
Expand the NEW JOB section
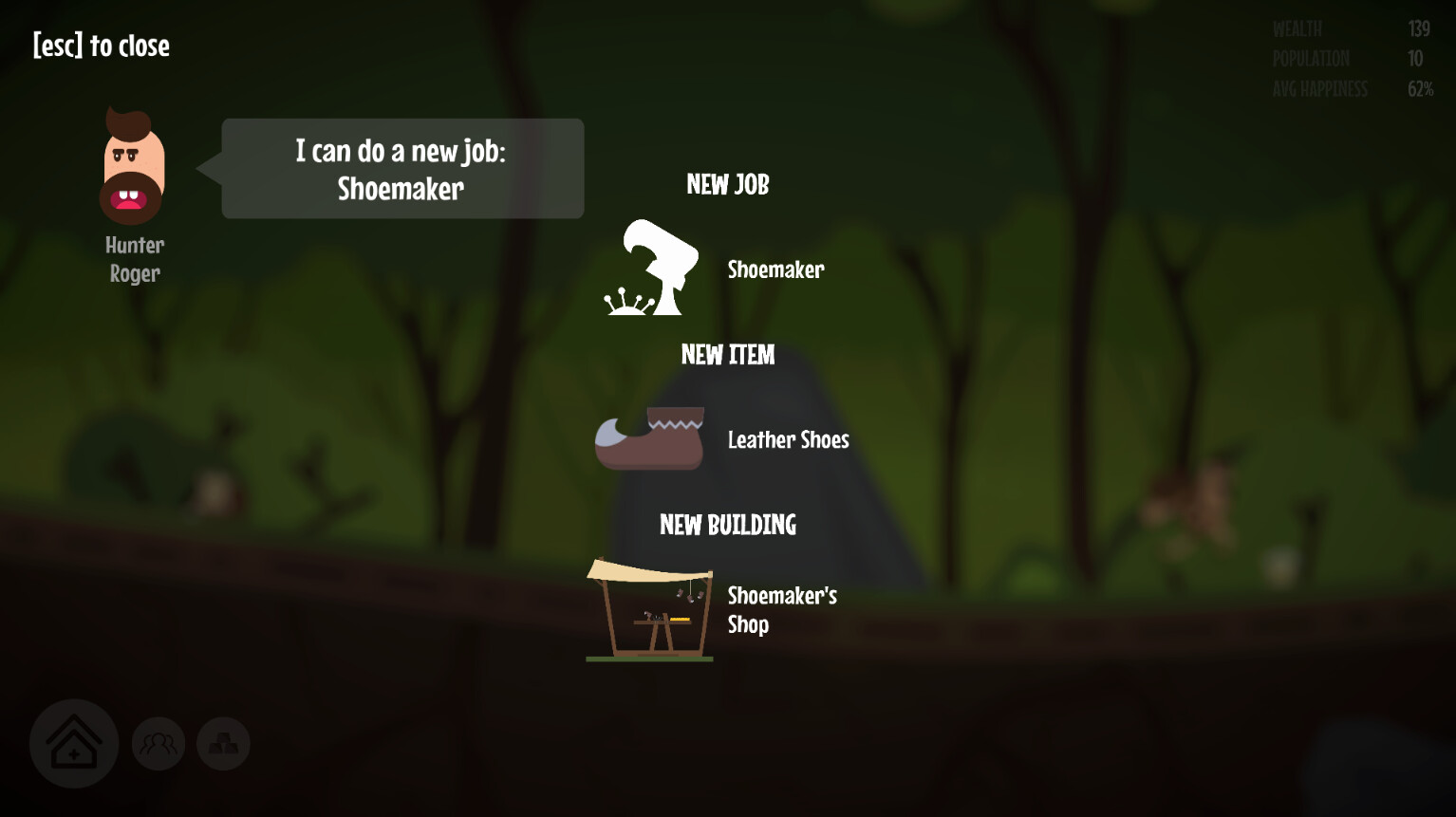728,184
